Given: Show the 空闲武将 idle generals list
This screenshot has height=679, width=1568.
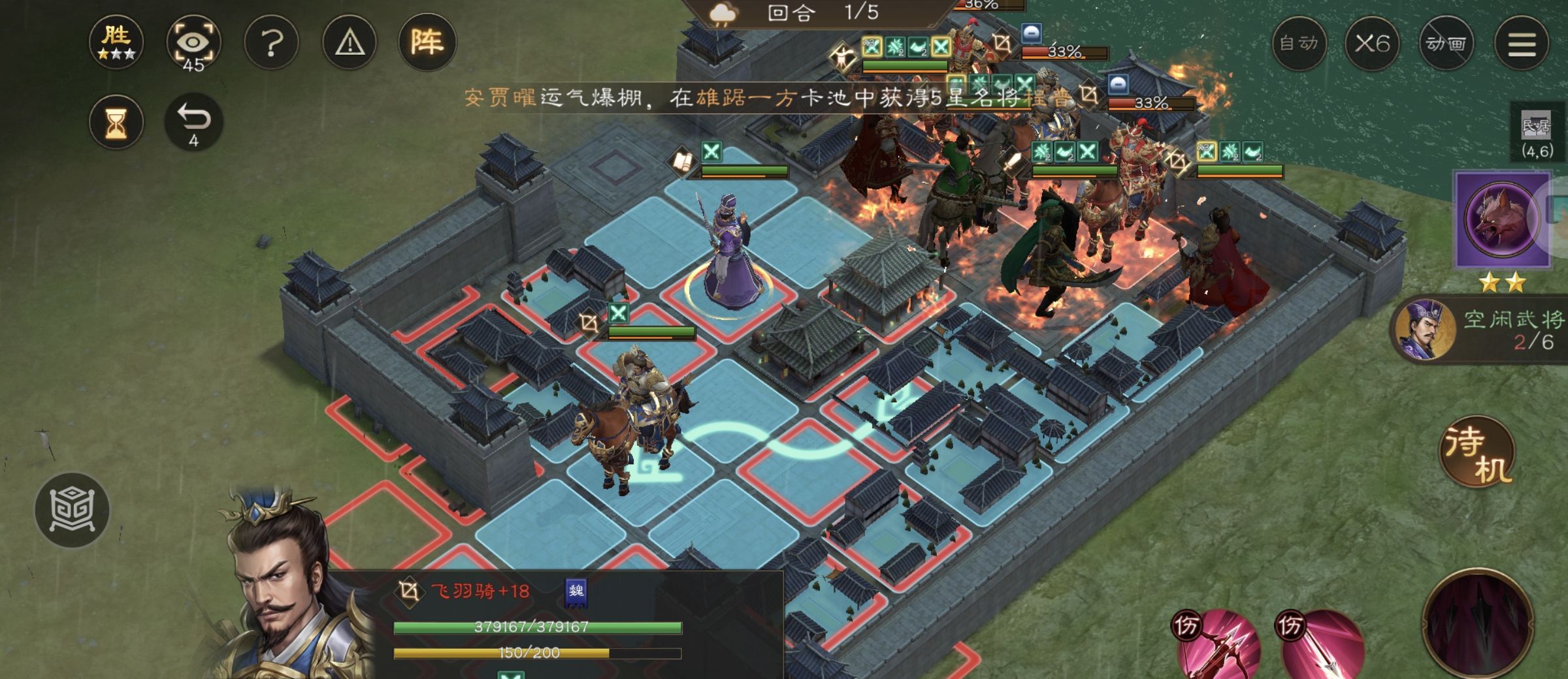Looking at the screenshot, I should pos(1483,330).
